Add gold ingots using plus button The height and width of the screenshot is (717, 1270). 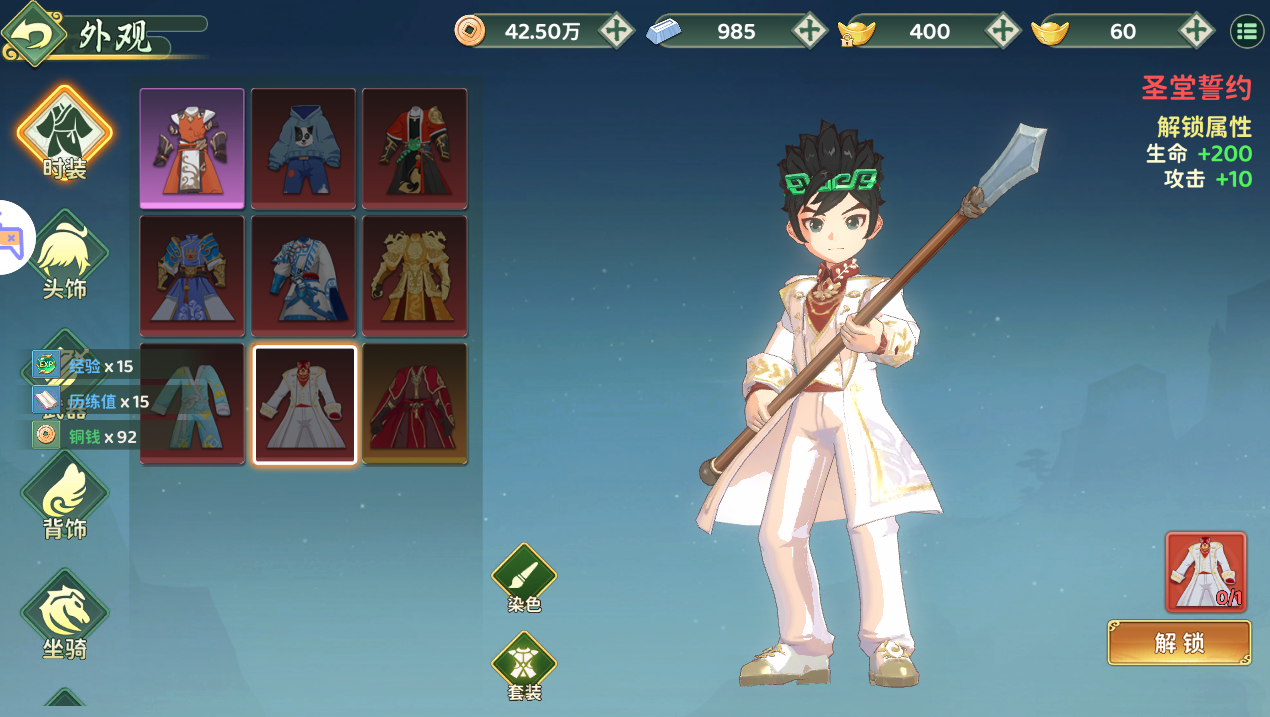1196,31
